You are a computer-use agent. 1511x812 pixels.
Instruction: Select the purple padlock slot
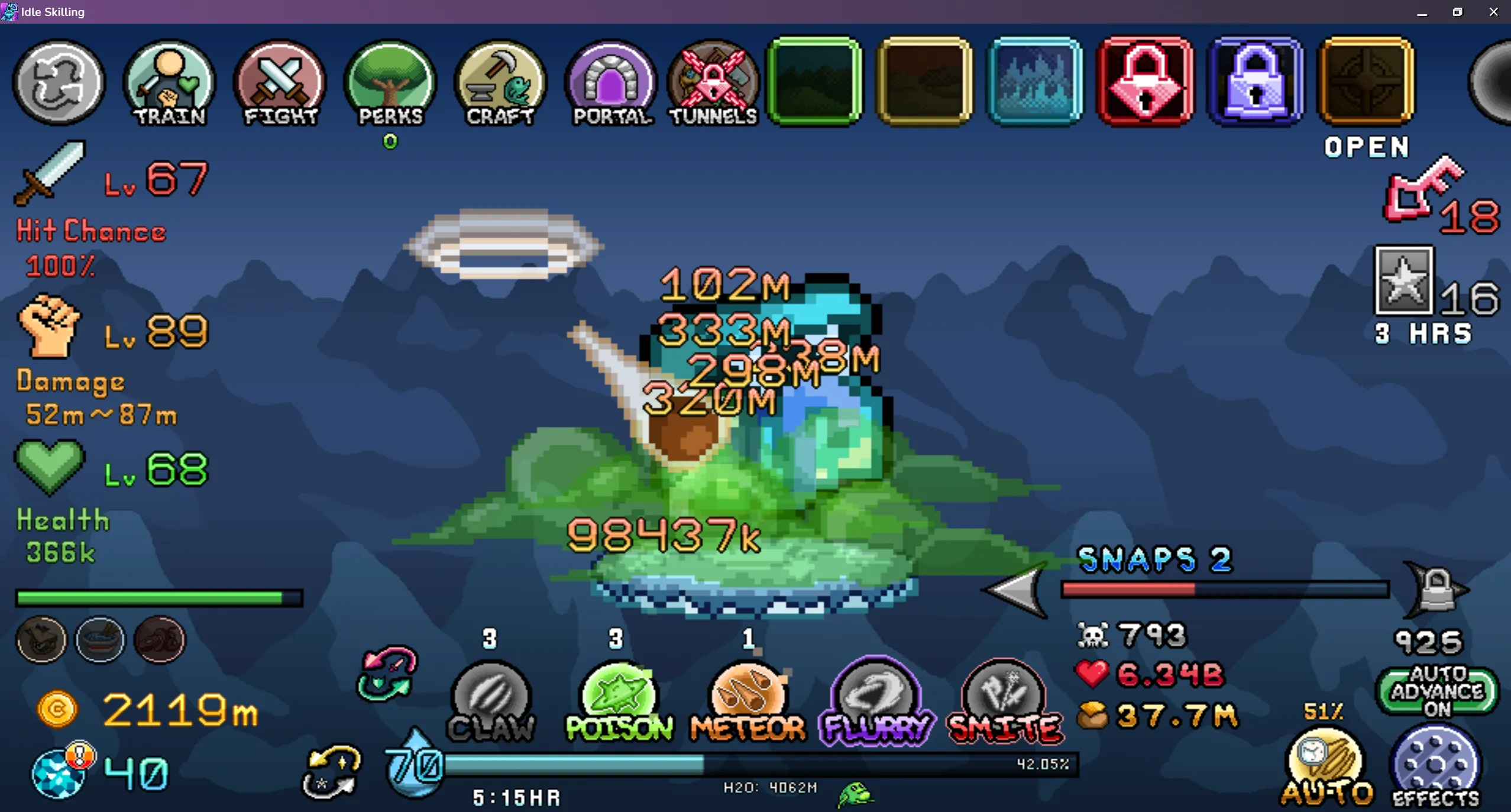click(1255, 82)
